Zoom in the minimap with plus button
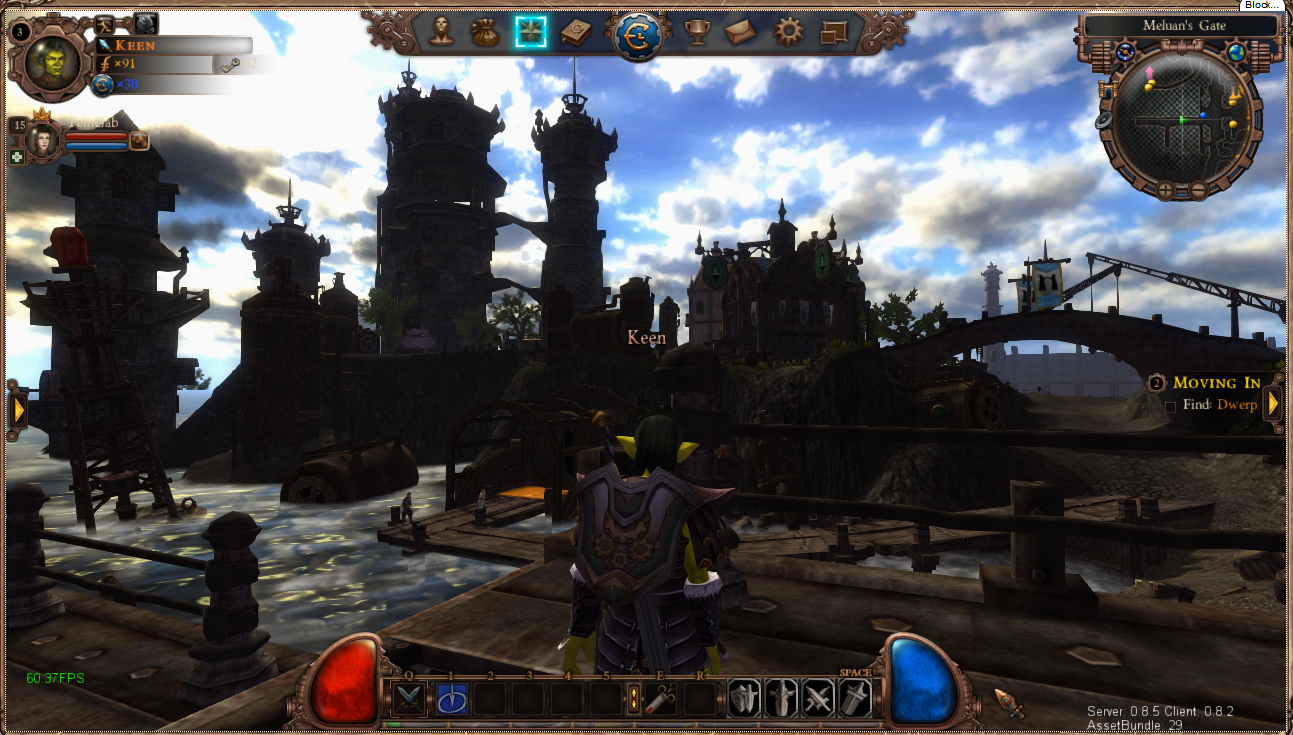1293x735 pixels. click(x=1166, y=189)
